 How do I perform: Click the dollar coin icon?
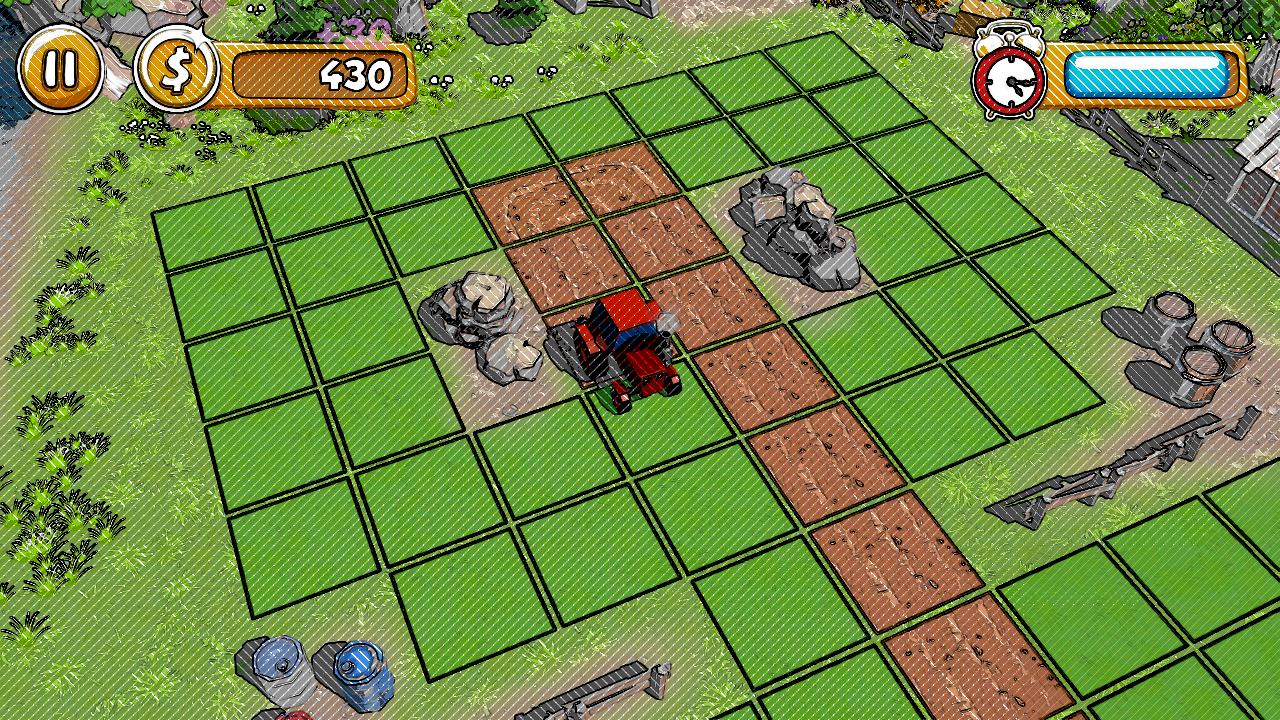[180, 70]
